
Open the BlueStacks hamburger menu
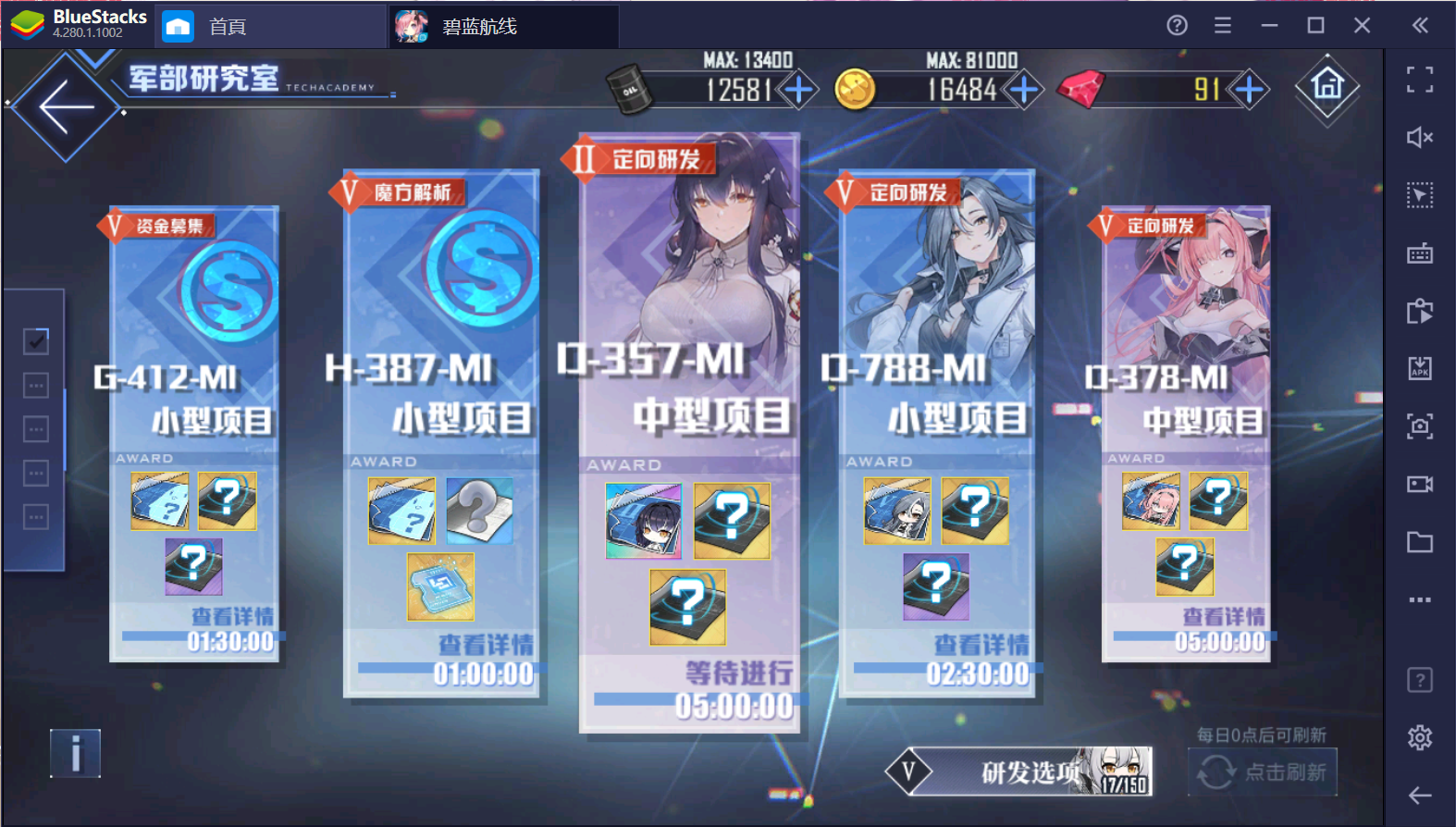[x=1222, y=25]
